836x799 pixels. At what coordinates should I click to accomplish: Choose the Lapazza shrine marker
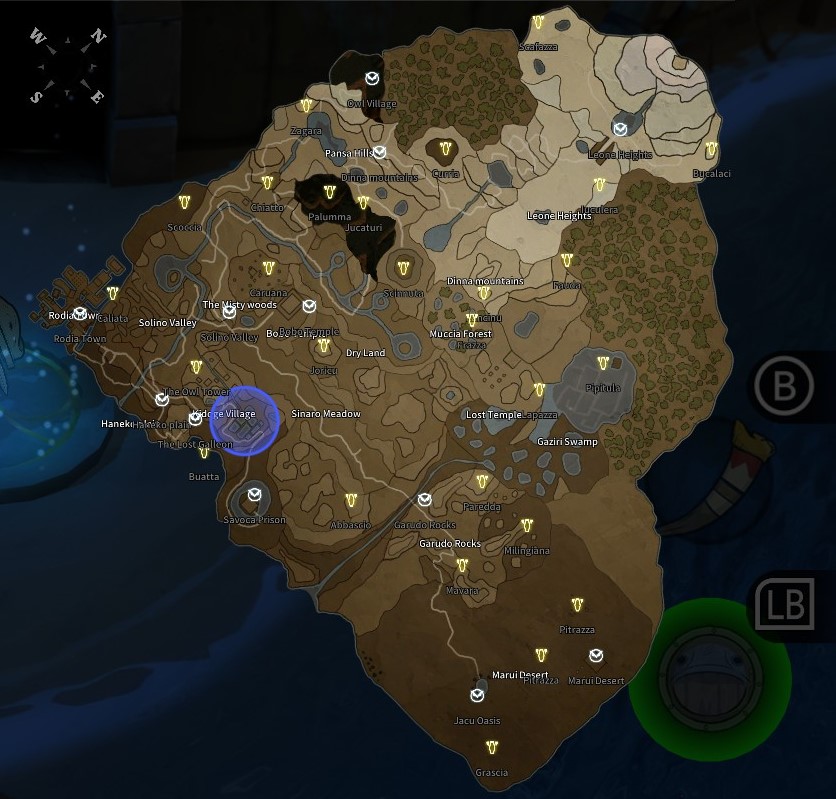click(539, 389)
